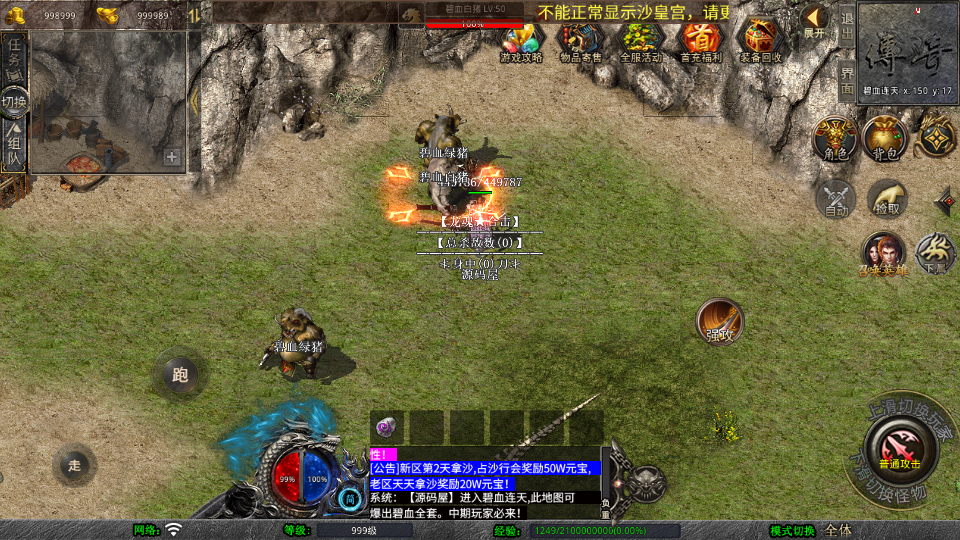Open the 装备回收 equipment recycling chest
The width and height of the screenshot is (960, 540).
761,41
